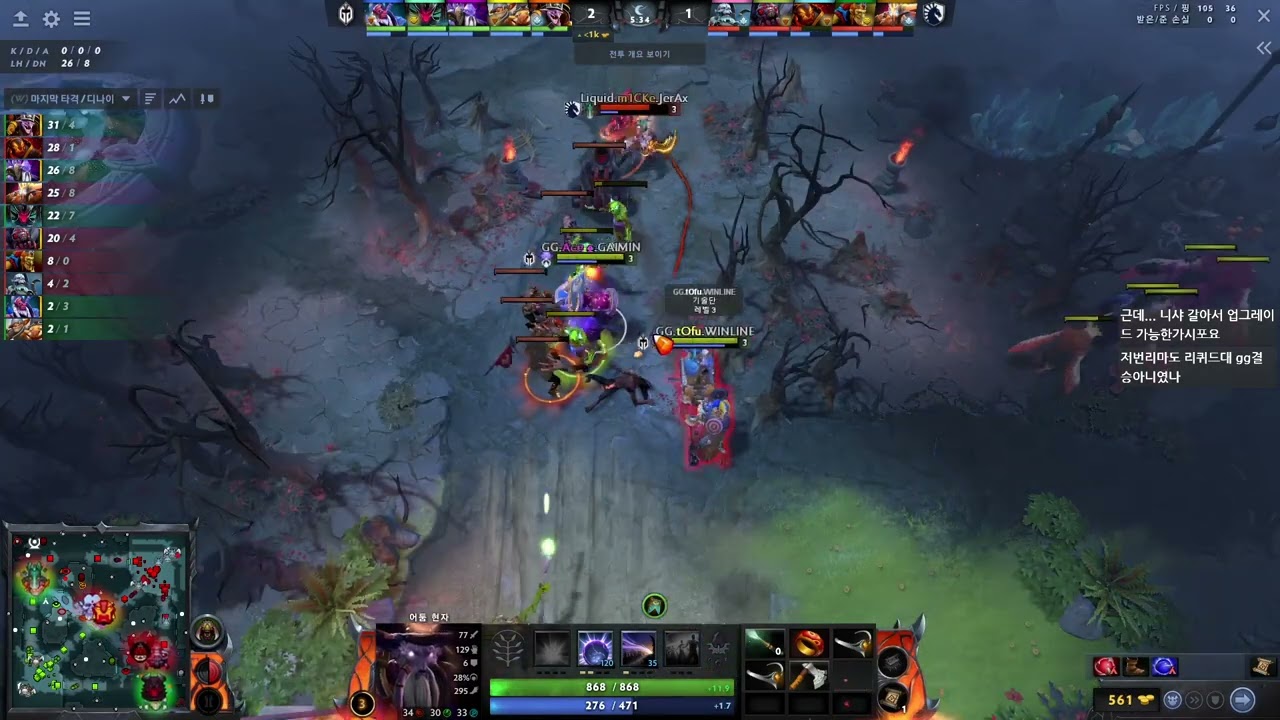Image resolution: width=1280 pixels, height=720 pixels.
Task: Activate the Ion Shell ability
Action: point(594,649)
